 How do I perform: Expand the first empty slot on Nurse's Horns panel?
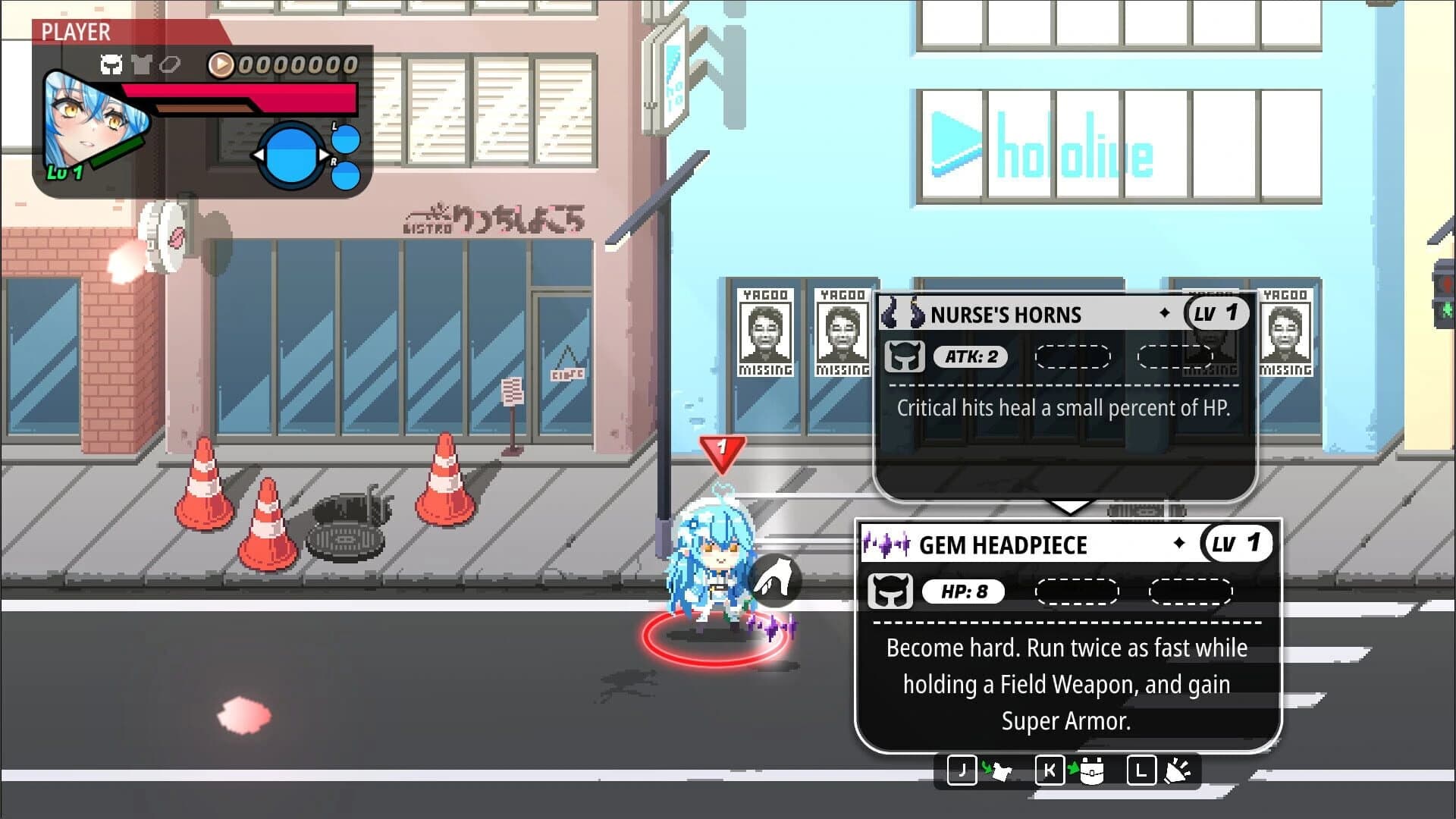1073,356
